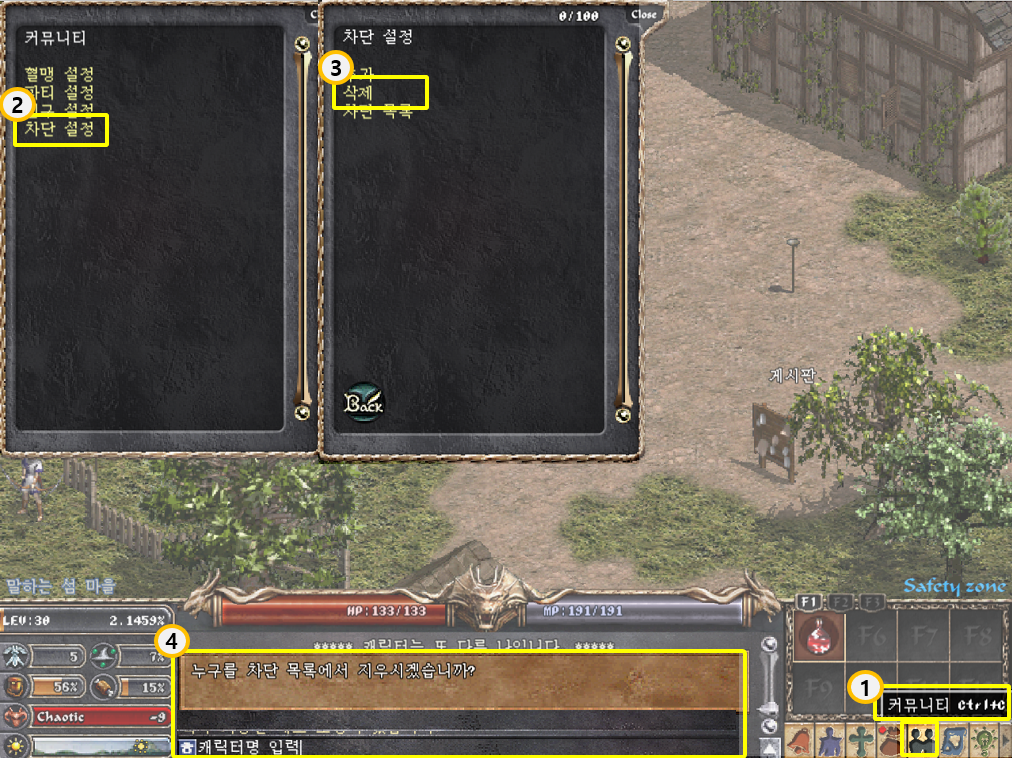Switch to the F2 hotbar tab
The width and height of the screenshot is (1012, 758).
coord(841,601)
